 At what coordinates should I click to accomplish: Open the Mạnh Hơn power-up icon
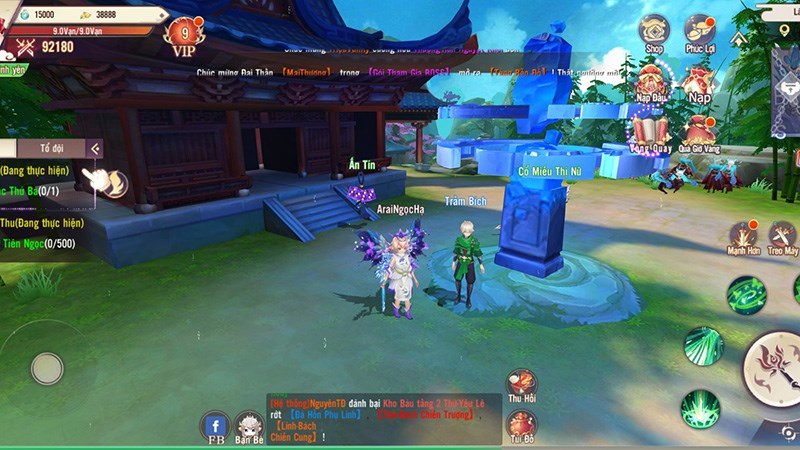click(x=743, y=237)
